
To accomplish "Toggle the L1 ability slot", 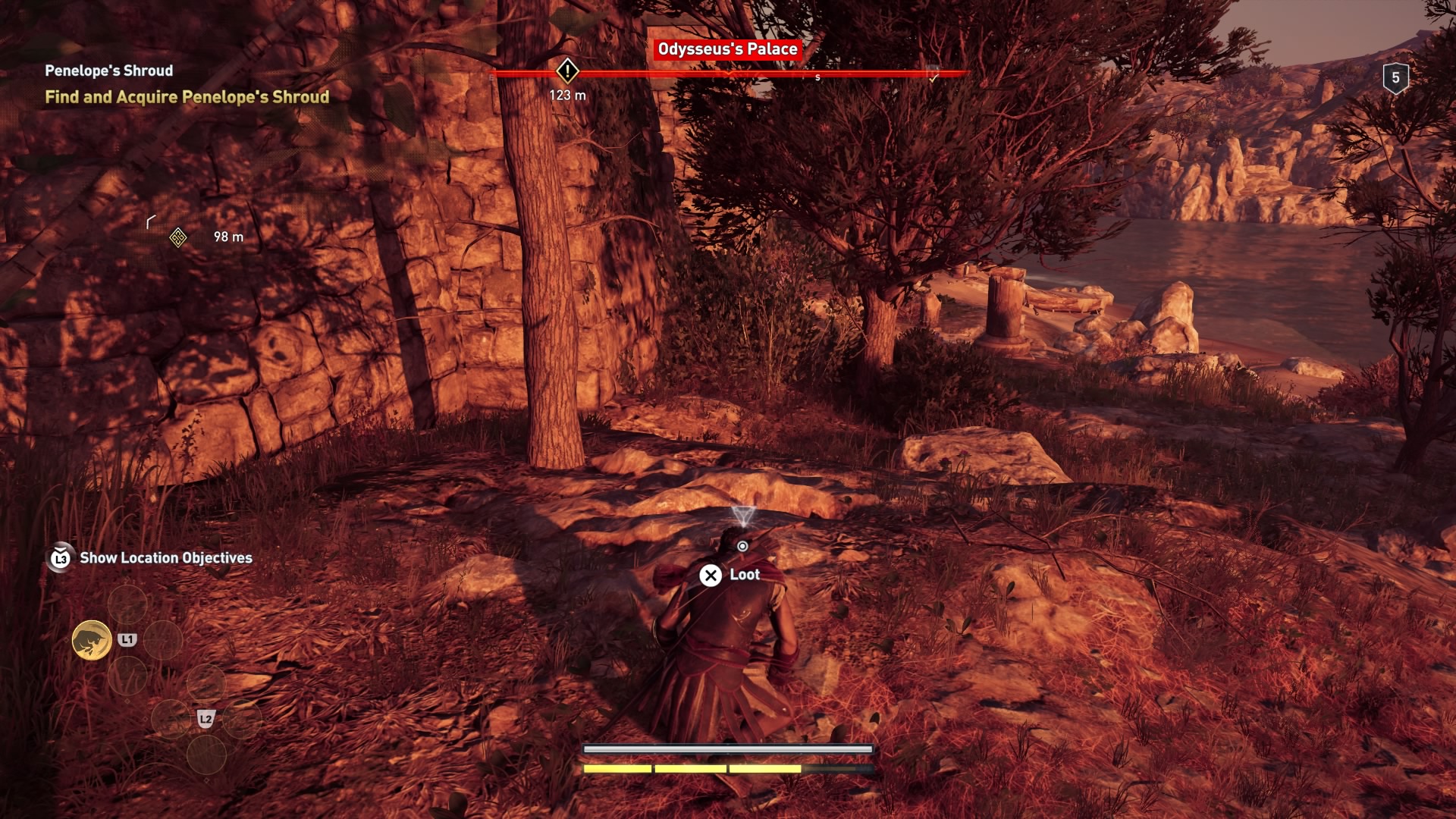I will [127, 639].
